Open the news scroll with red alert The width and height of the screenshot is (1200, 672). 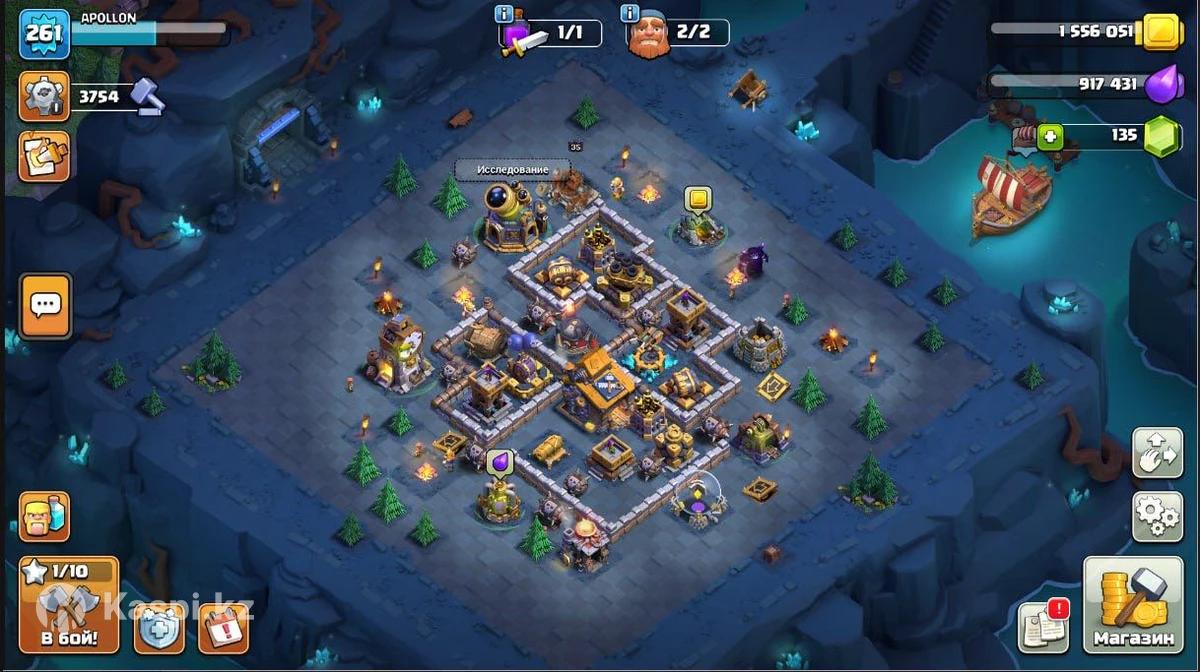[x=1043, y=626]
